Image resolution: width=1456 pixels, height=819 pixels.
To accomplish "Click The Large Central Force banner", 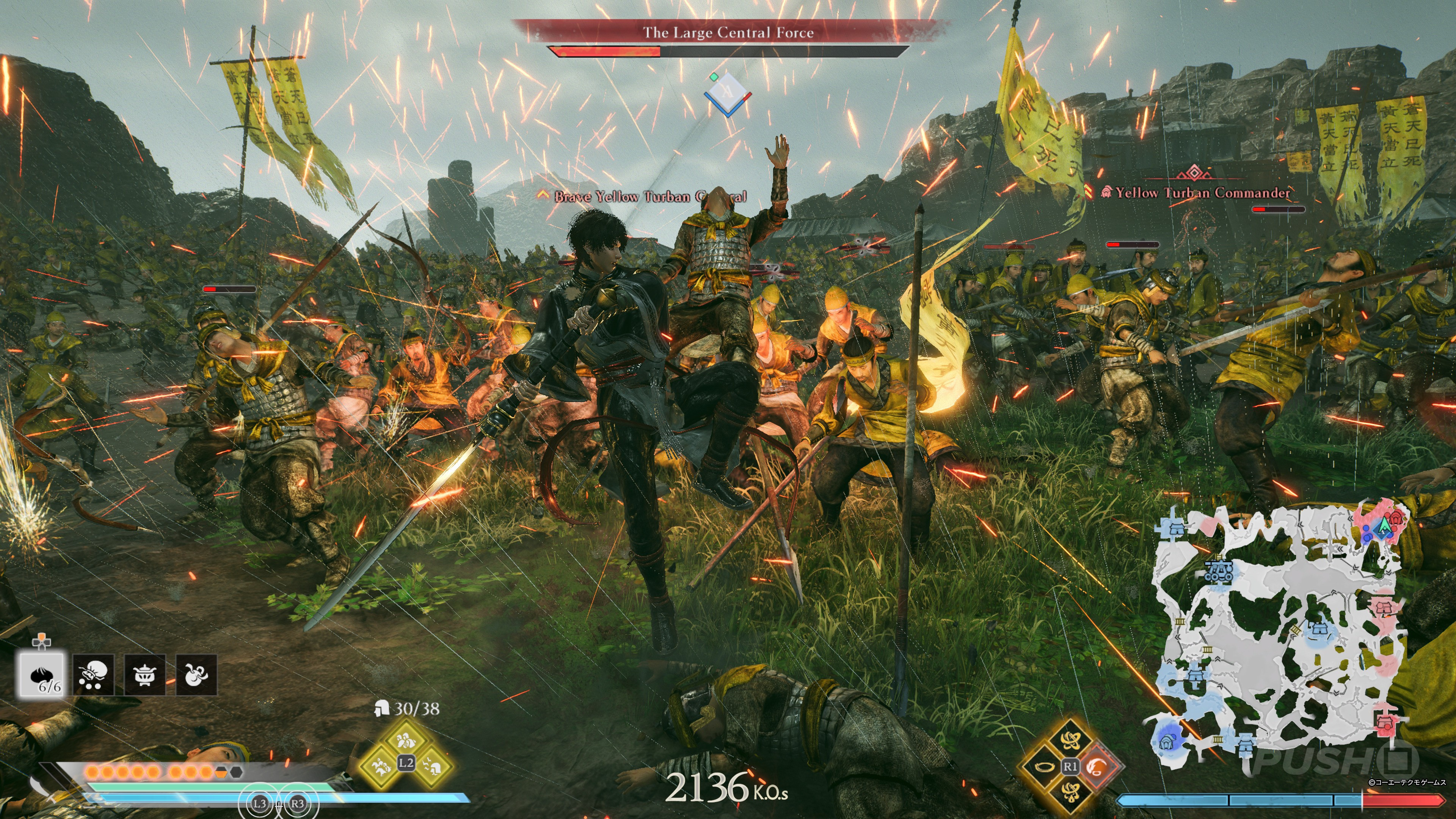I will pos(728,32).
